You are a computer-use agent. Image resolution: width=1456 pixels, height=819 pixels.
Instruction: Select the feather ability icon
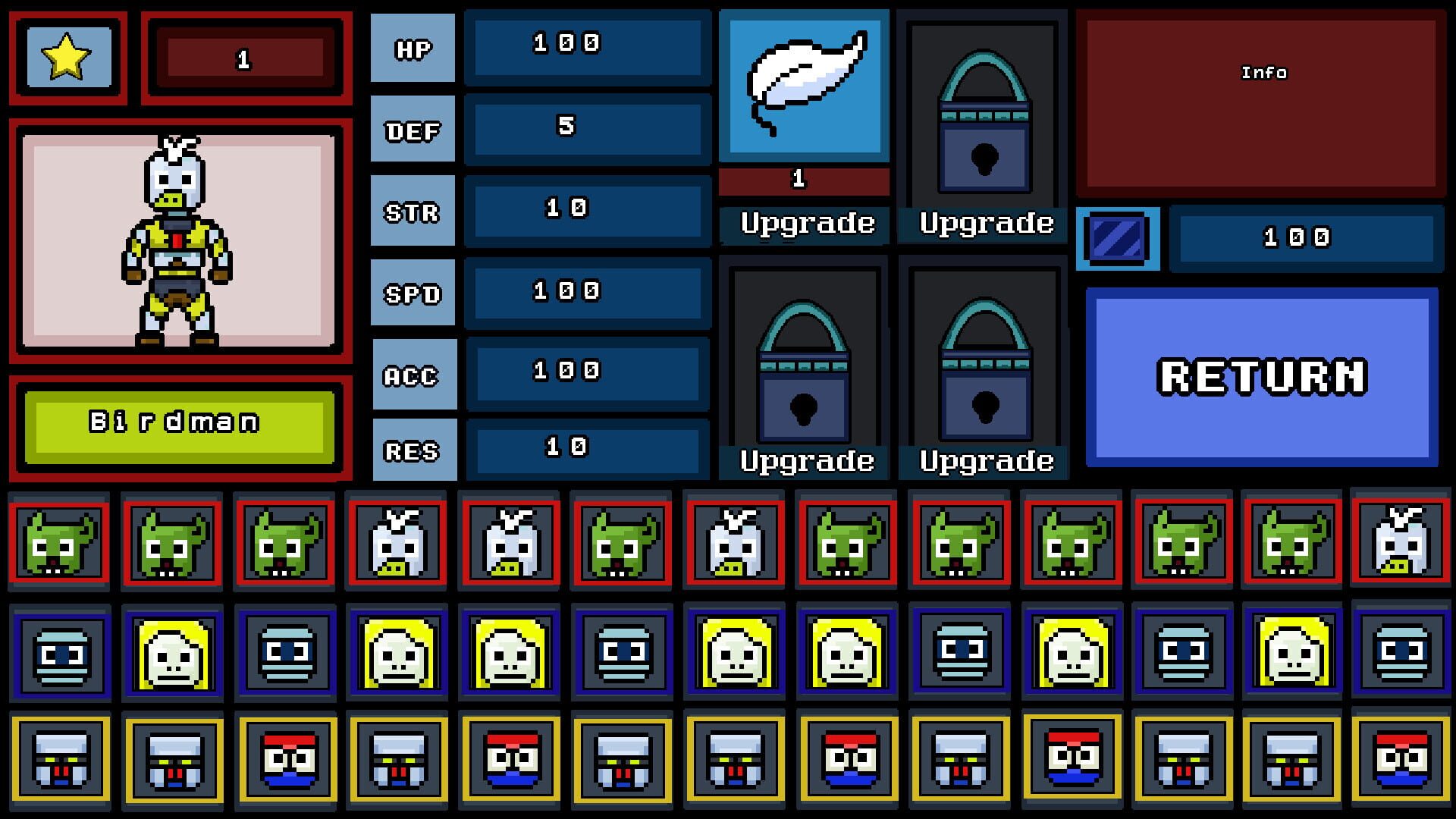804,83
